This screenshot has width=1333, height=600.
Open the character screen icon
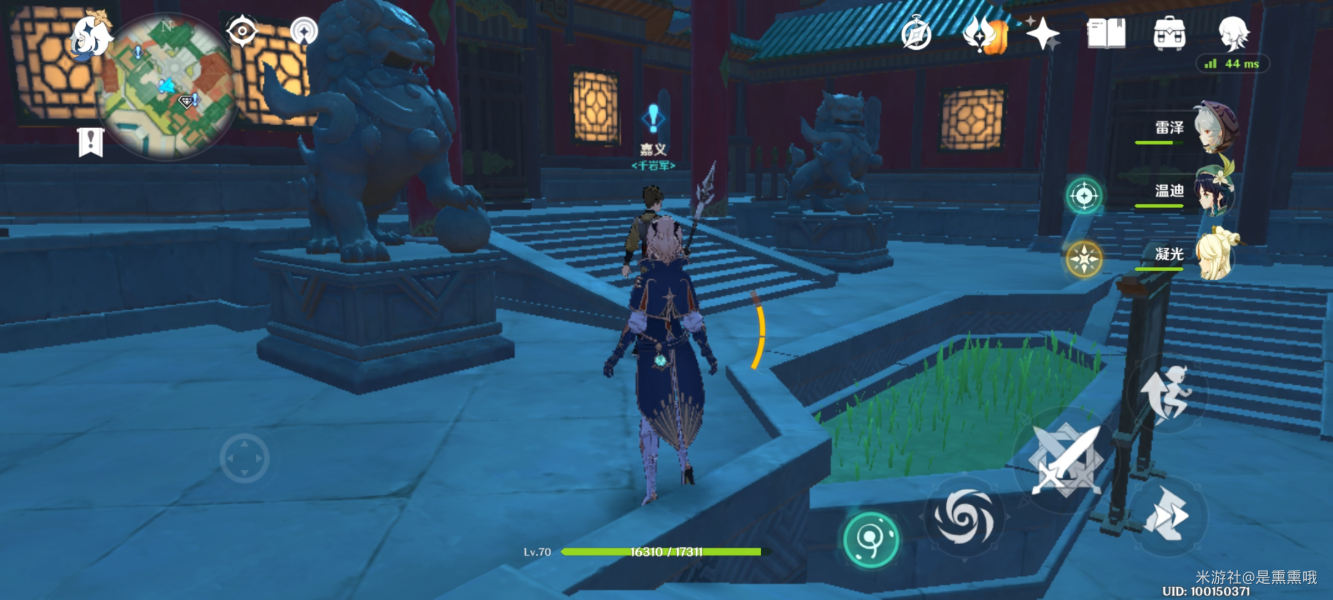[x=1233, y=33]
